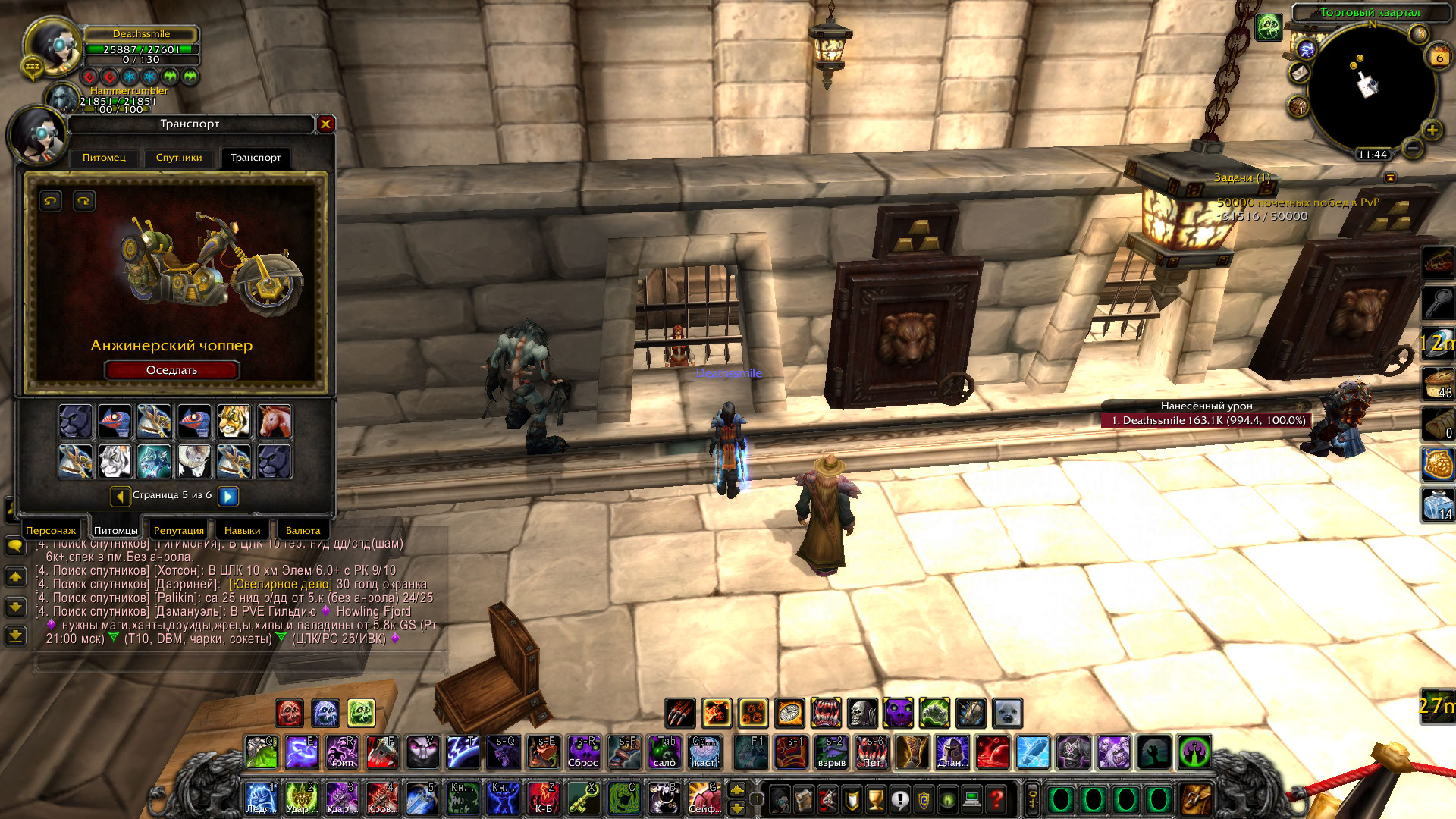
Task: Zoom out the minimap
Action: pos(1412,148)
